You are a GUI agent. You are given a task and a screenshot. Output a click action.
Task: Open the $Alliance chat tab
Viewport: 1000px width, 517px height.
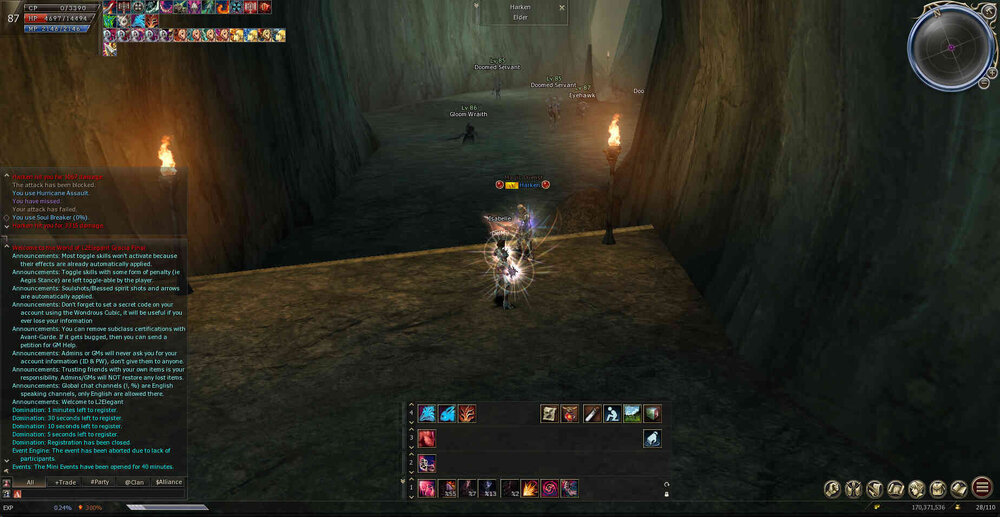[168, 482]
